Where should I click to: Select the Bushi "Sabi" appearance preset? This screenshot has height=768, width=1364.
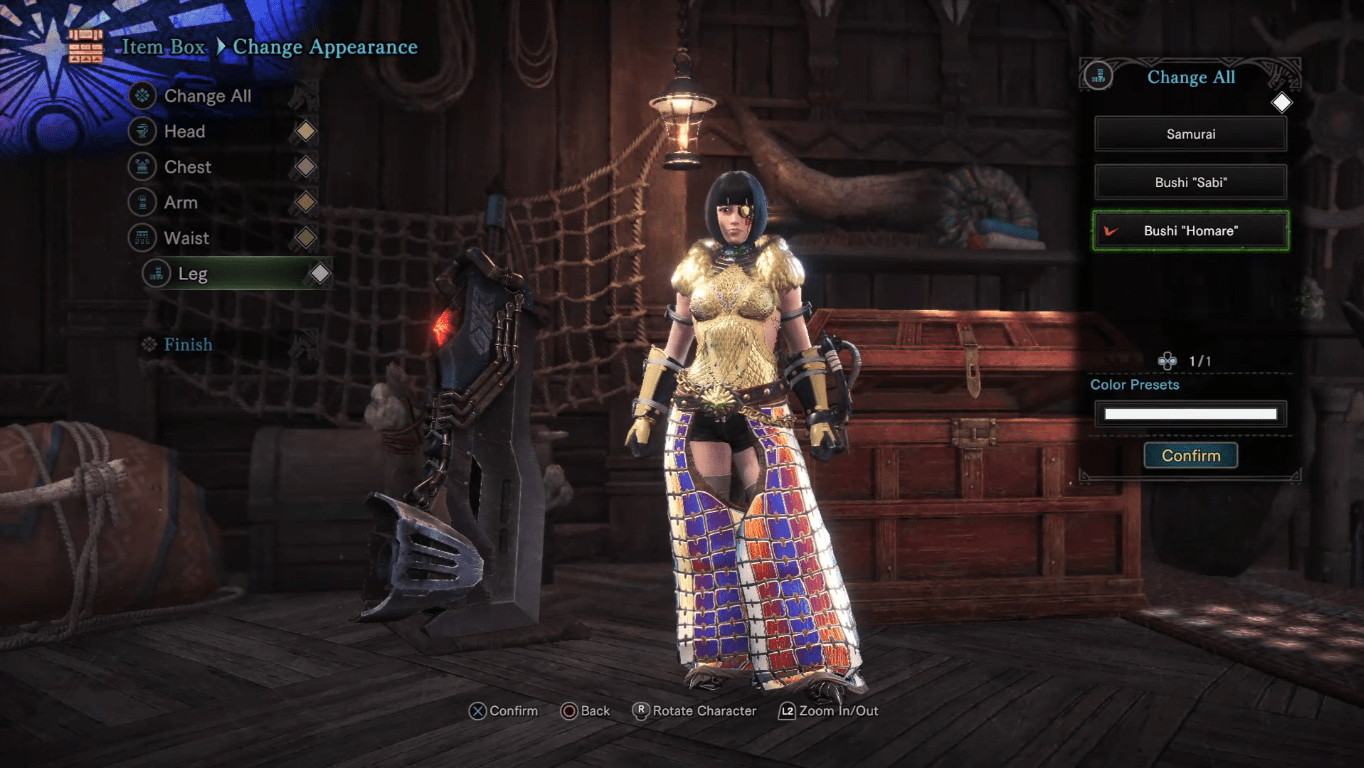pos(1190,182)
